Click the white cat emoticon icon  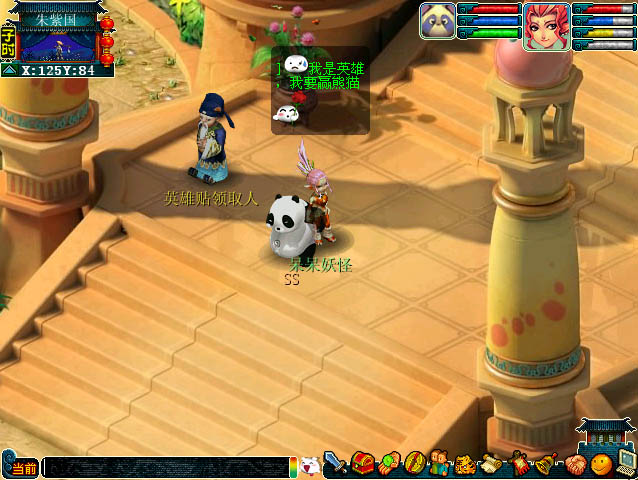click(310, 466)
